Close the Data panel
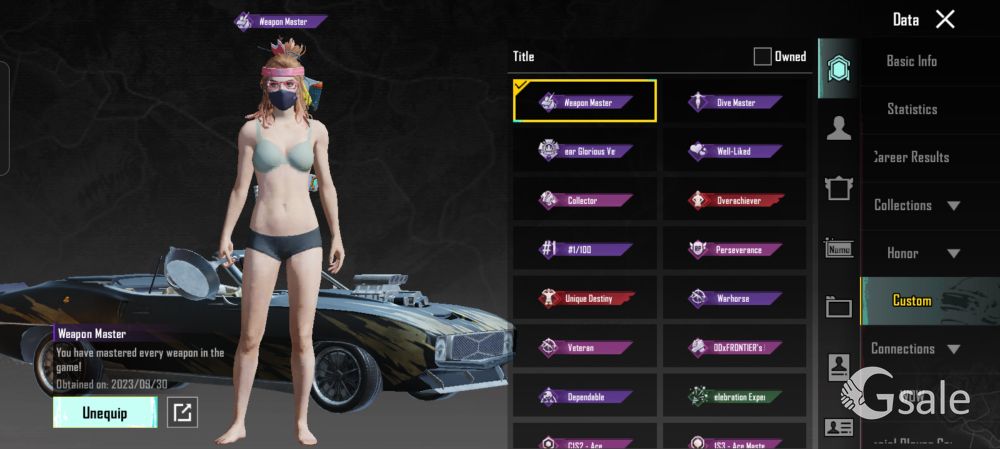 click(945, 19)
